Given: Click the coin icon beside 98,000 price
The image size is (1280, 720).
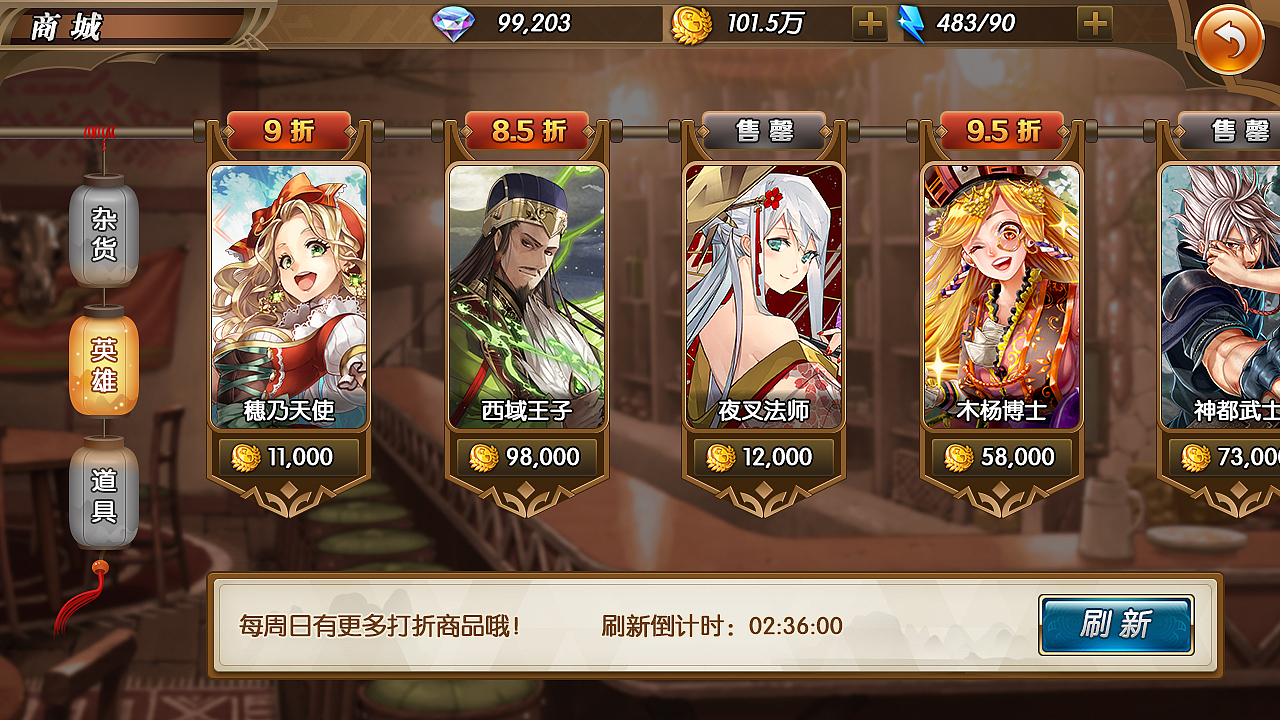Looking at the screenshot, I should tap(483, 457).
